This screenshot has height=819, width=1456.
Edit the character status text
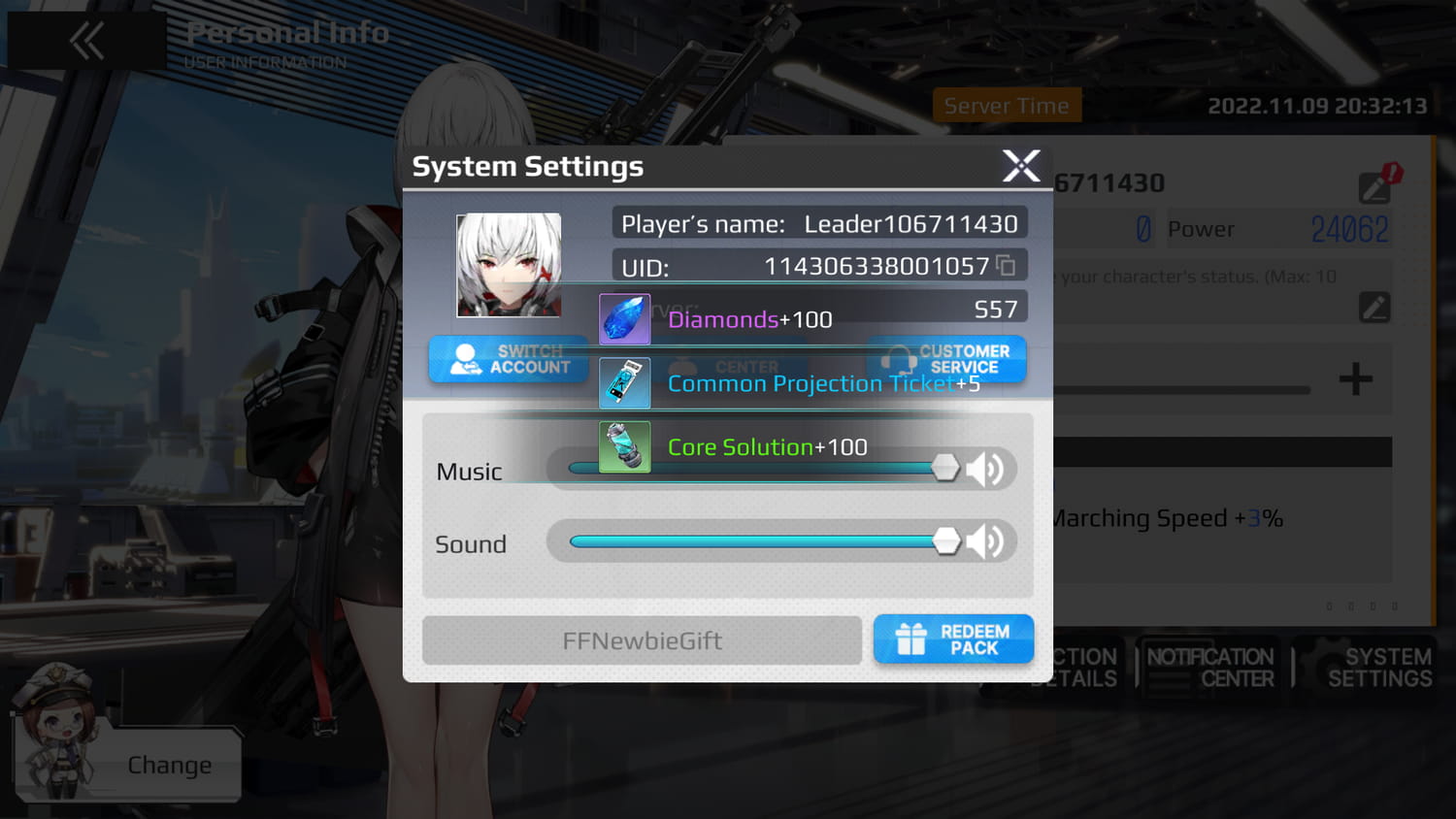(1374, 308)
